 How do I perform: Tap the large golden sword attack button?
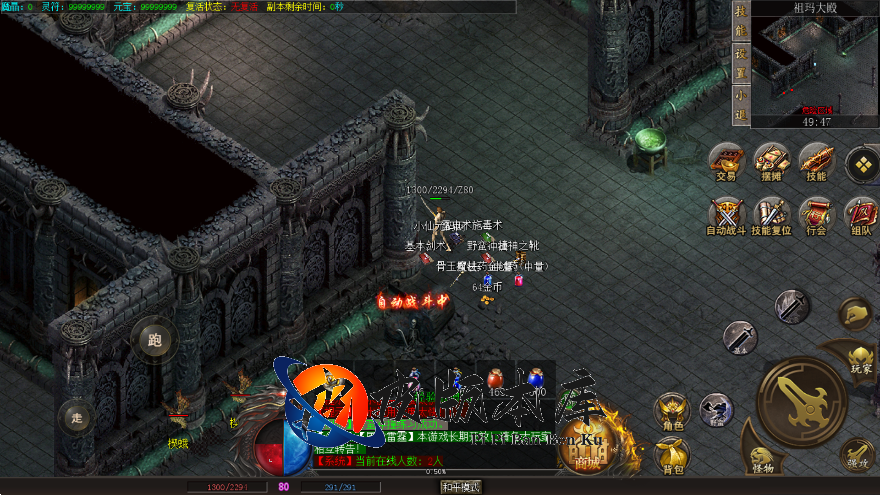(x=801, y=401)
